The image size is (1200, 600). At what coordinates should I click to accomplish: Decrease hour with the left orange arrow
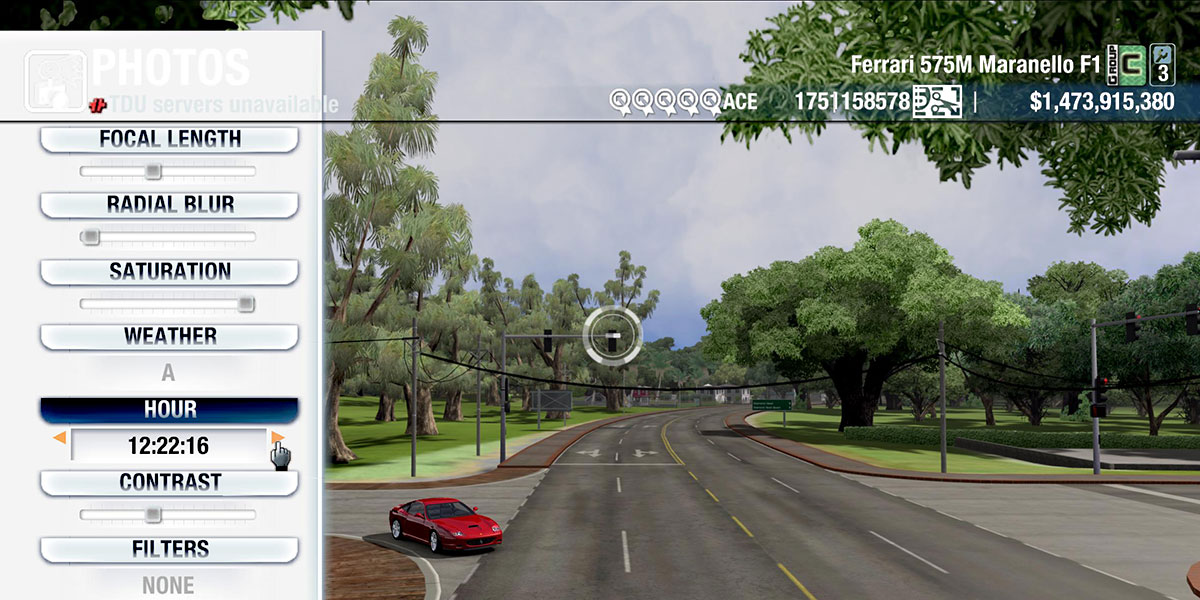(x=60, y=438)
